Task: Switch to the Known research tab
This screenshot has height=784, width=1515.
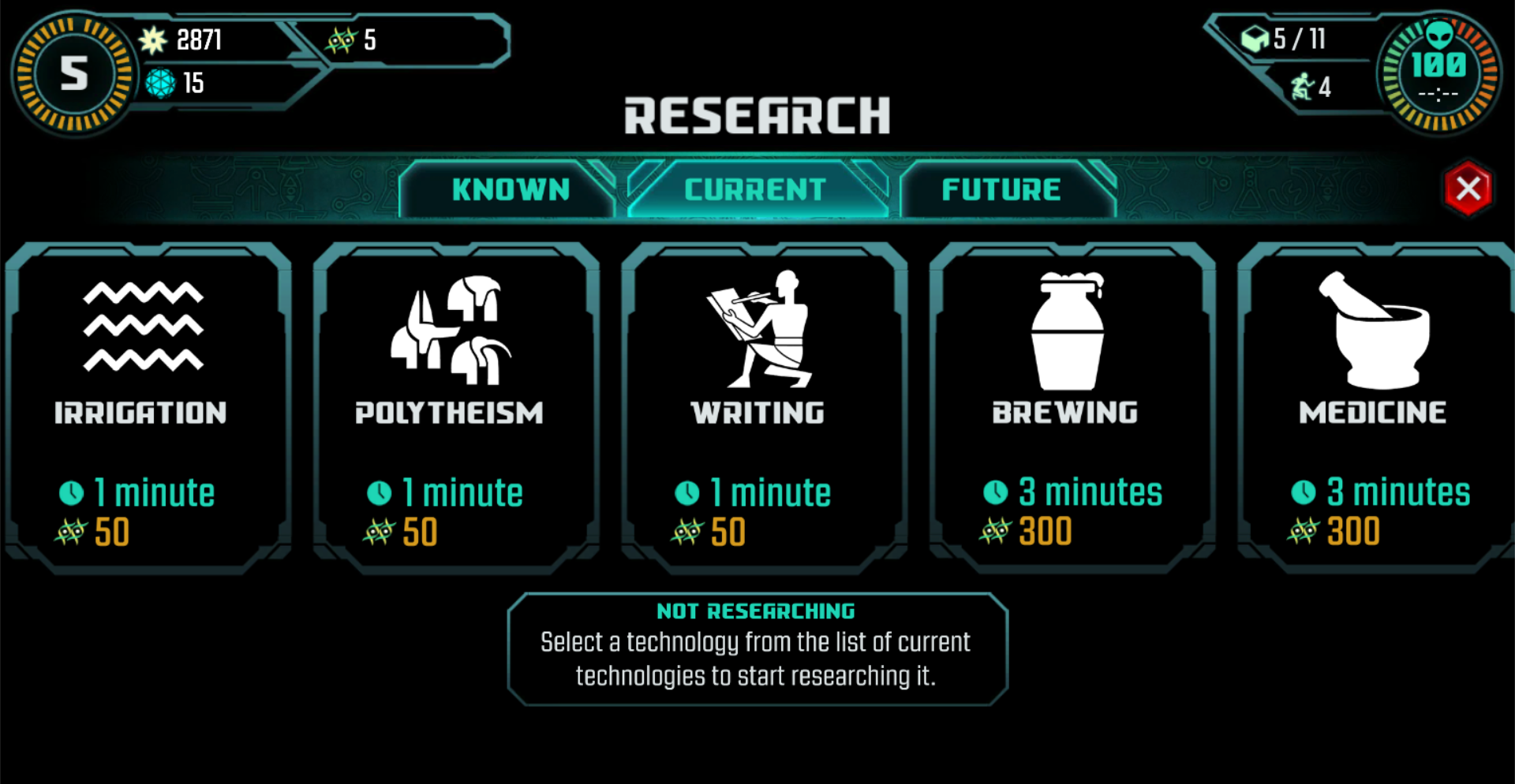Action: (510, 189)
